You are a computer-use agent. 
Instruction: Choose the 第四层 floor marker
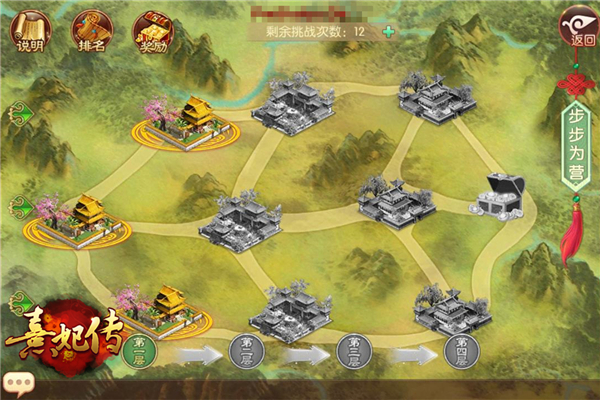click(x=461, y=350)
